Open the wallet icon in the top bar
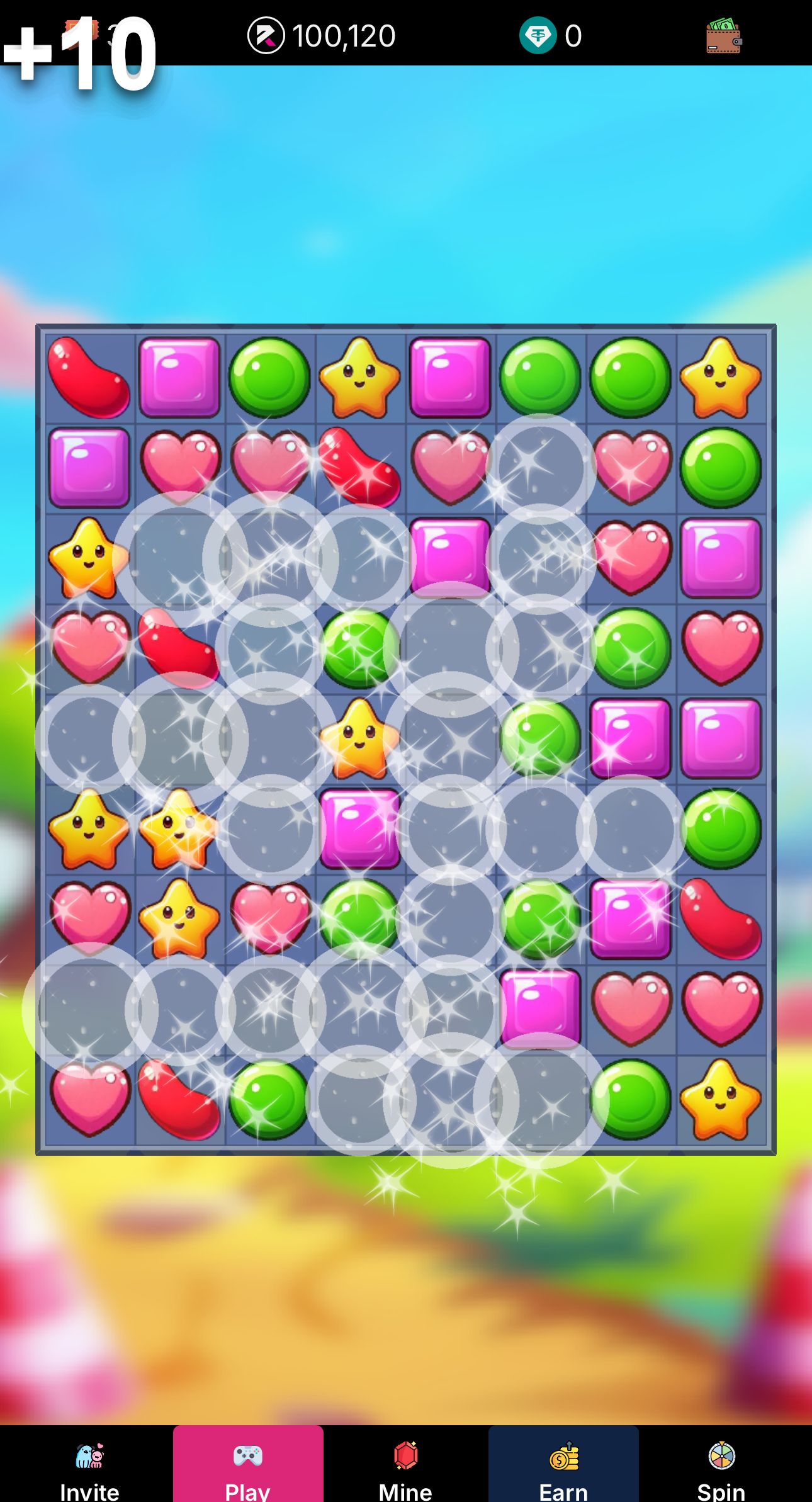The height and width of the screenshot is (1502, 812). click(723, 36)
